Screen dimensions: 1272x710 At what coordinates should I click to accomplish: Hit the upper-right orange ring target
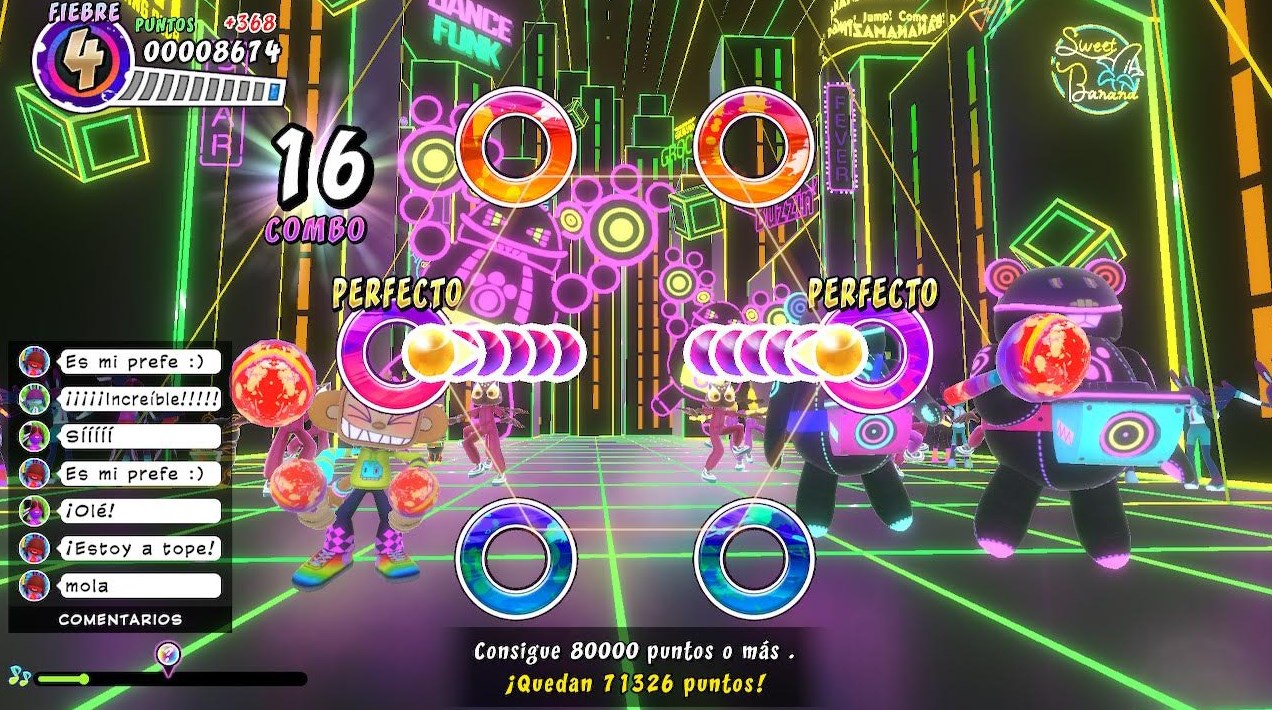(x=754, y=148)
